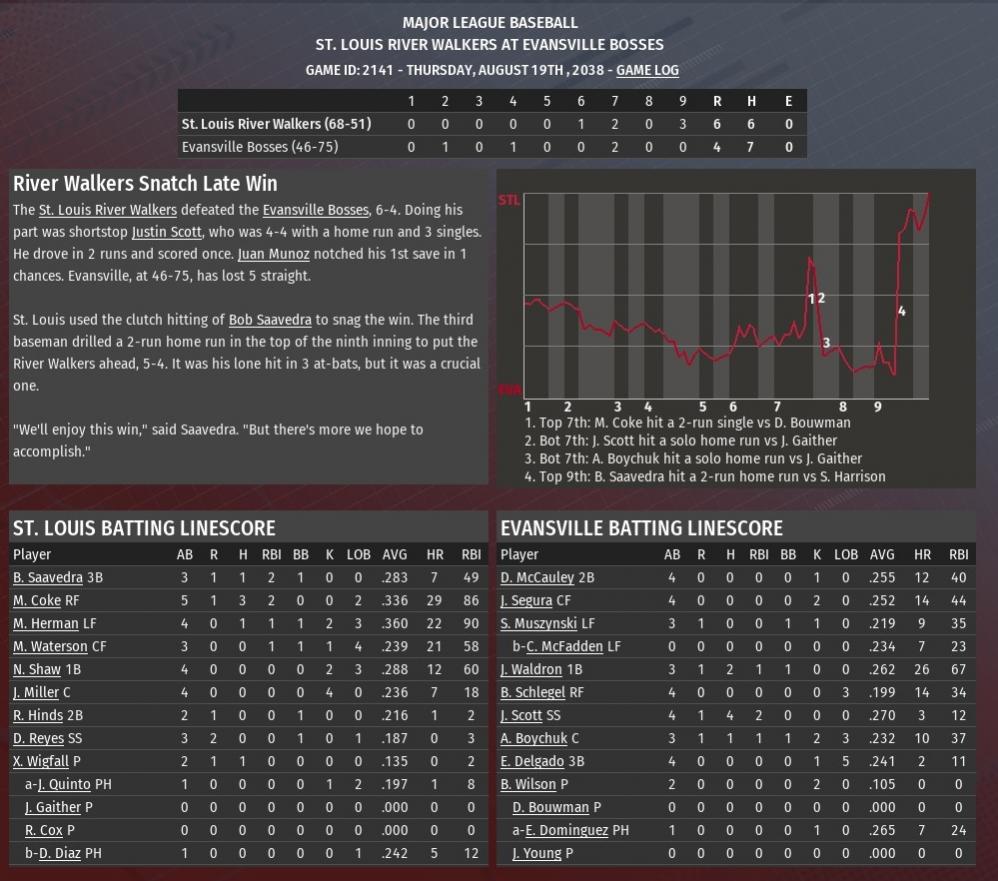Open the GAME LOG link
This screenshot has height=881, width=998.
point(647,70)
